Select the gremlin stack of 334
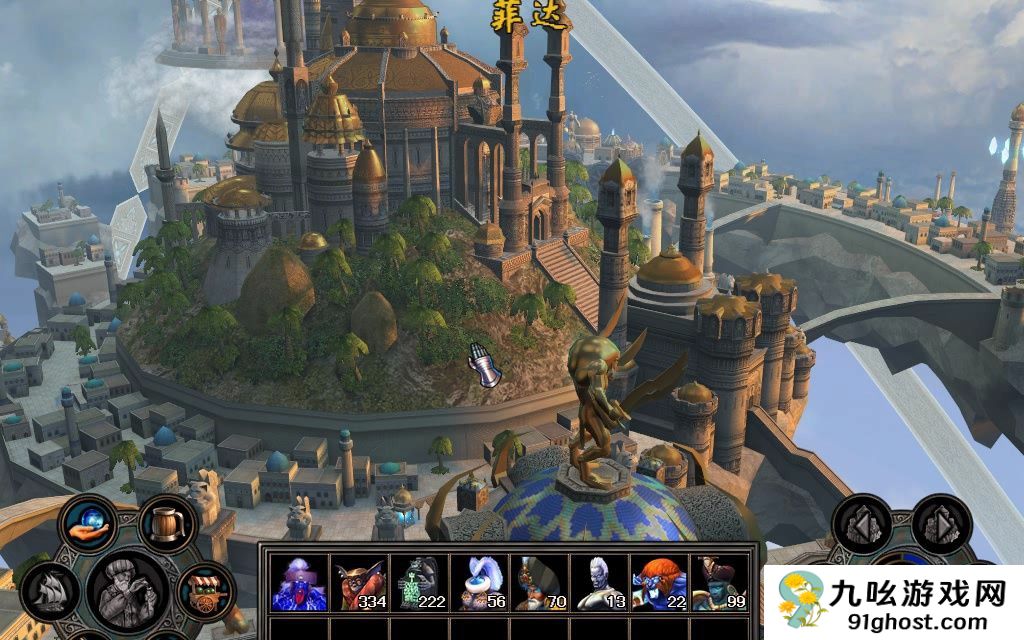 click(357, 583)
